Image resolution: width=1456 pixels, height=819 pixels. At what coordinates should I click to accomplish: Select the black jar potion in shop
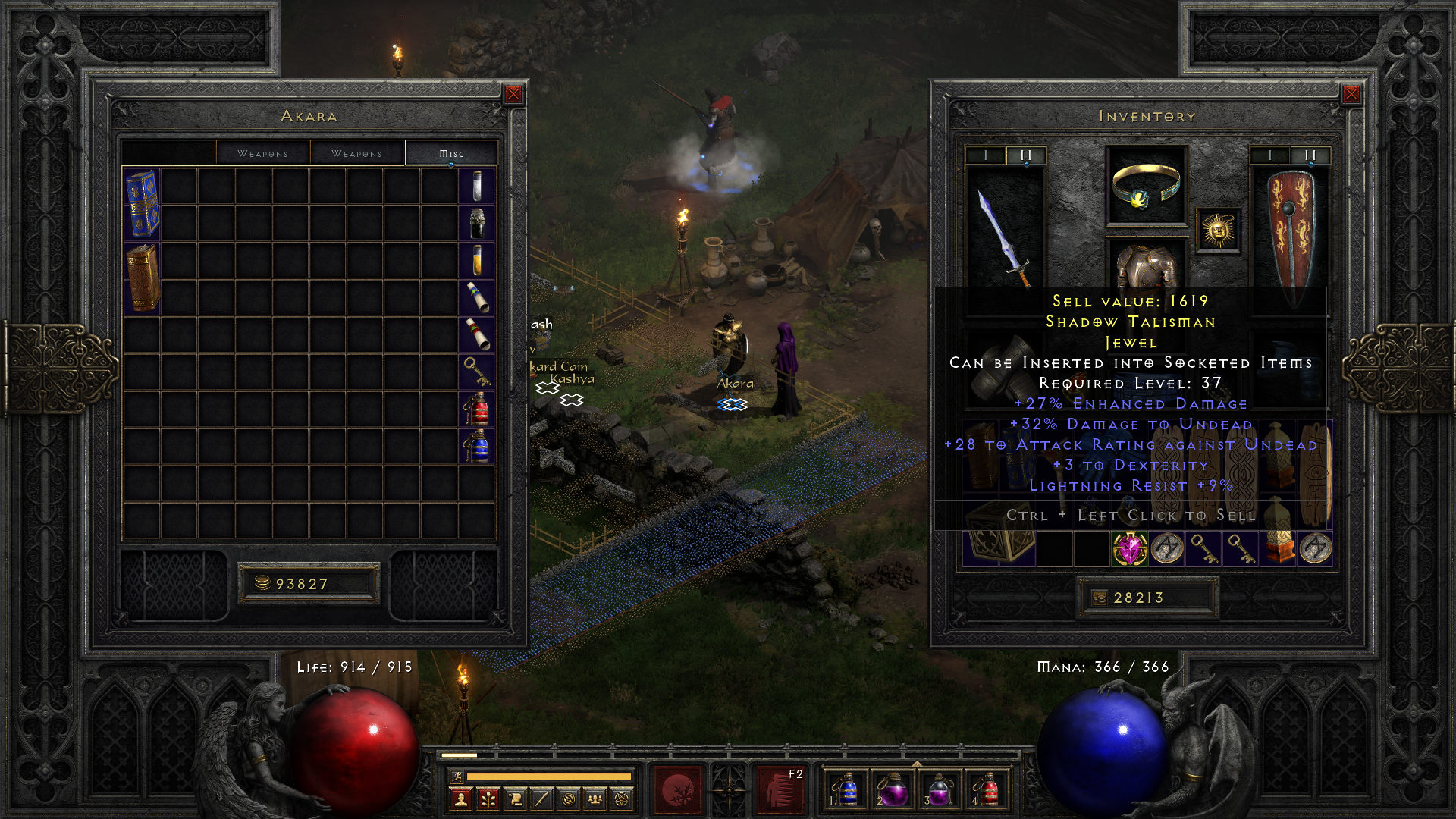pyautogui.click(x=476, y=223)
